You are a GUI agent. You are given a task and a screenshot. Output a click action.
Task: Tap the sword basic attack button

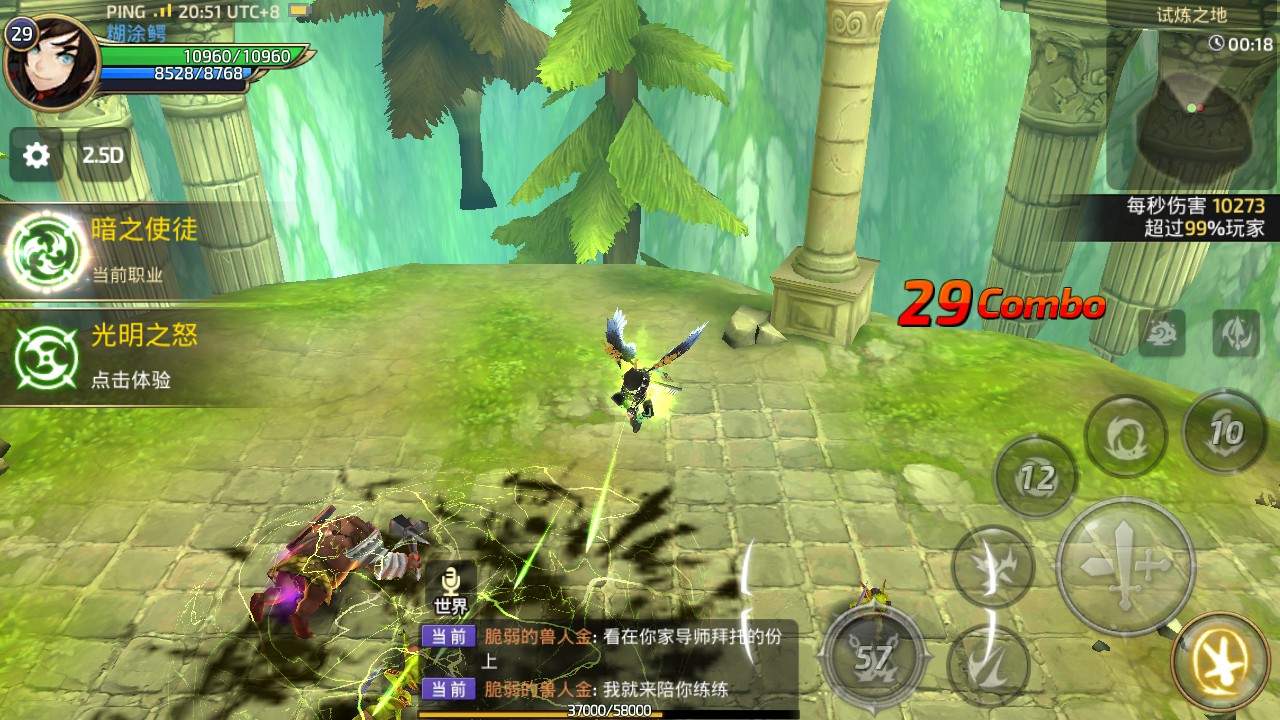(1126, 566)
